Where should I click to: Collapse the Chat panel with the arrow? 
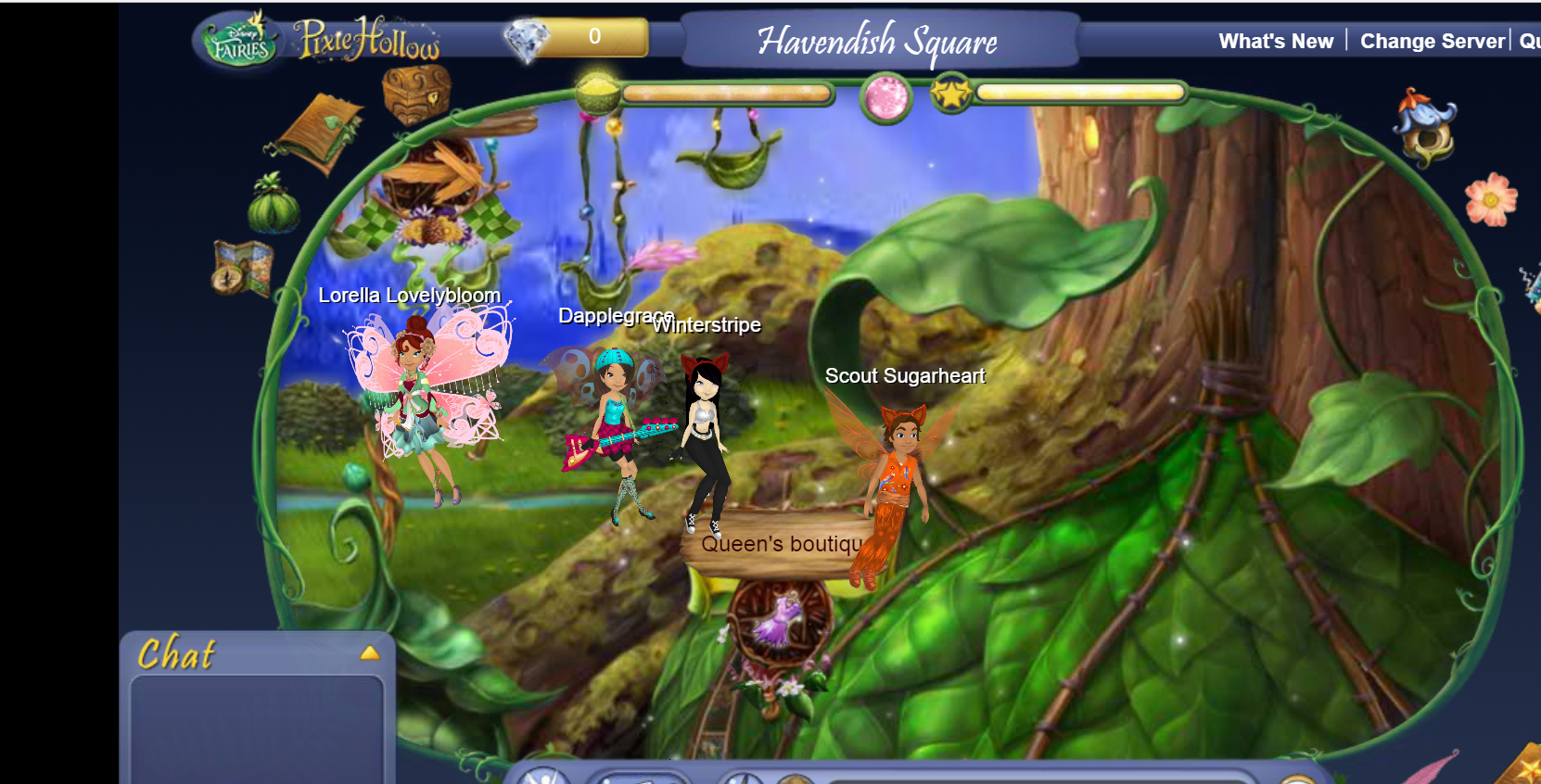[370, 653]
